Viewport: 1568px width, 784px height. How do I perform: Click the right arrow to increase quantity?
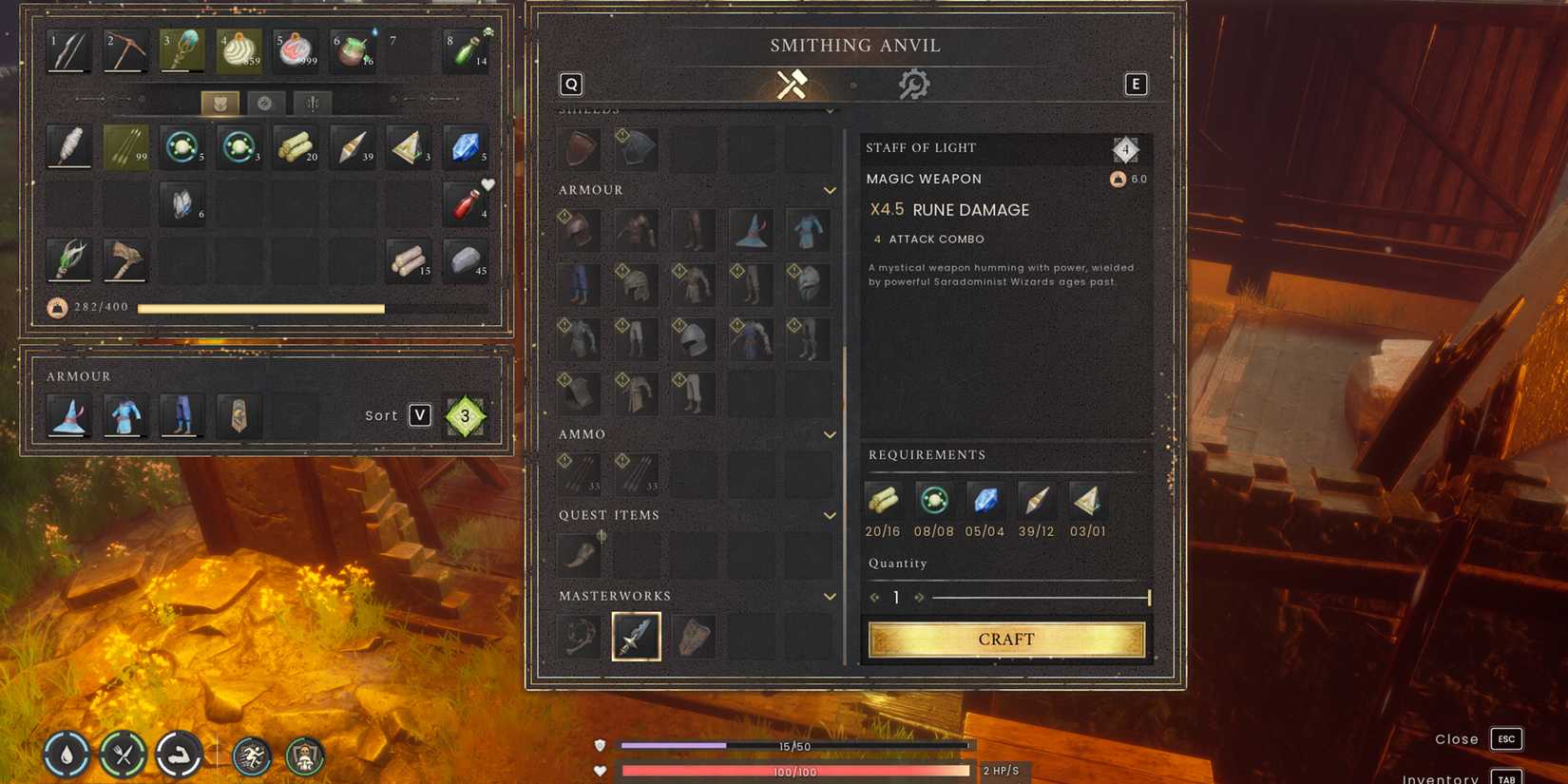pyautogui.click(x=919, y=597)
